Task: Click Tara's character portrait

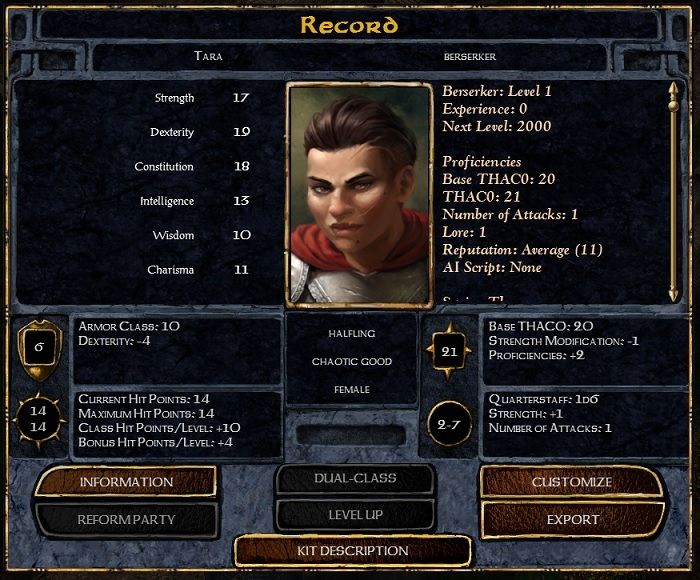Action: point(359,193)
